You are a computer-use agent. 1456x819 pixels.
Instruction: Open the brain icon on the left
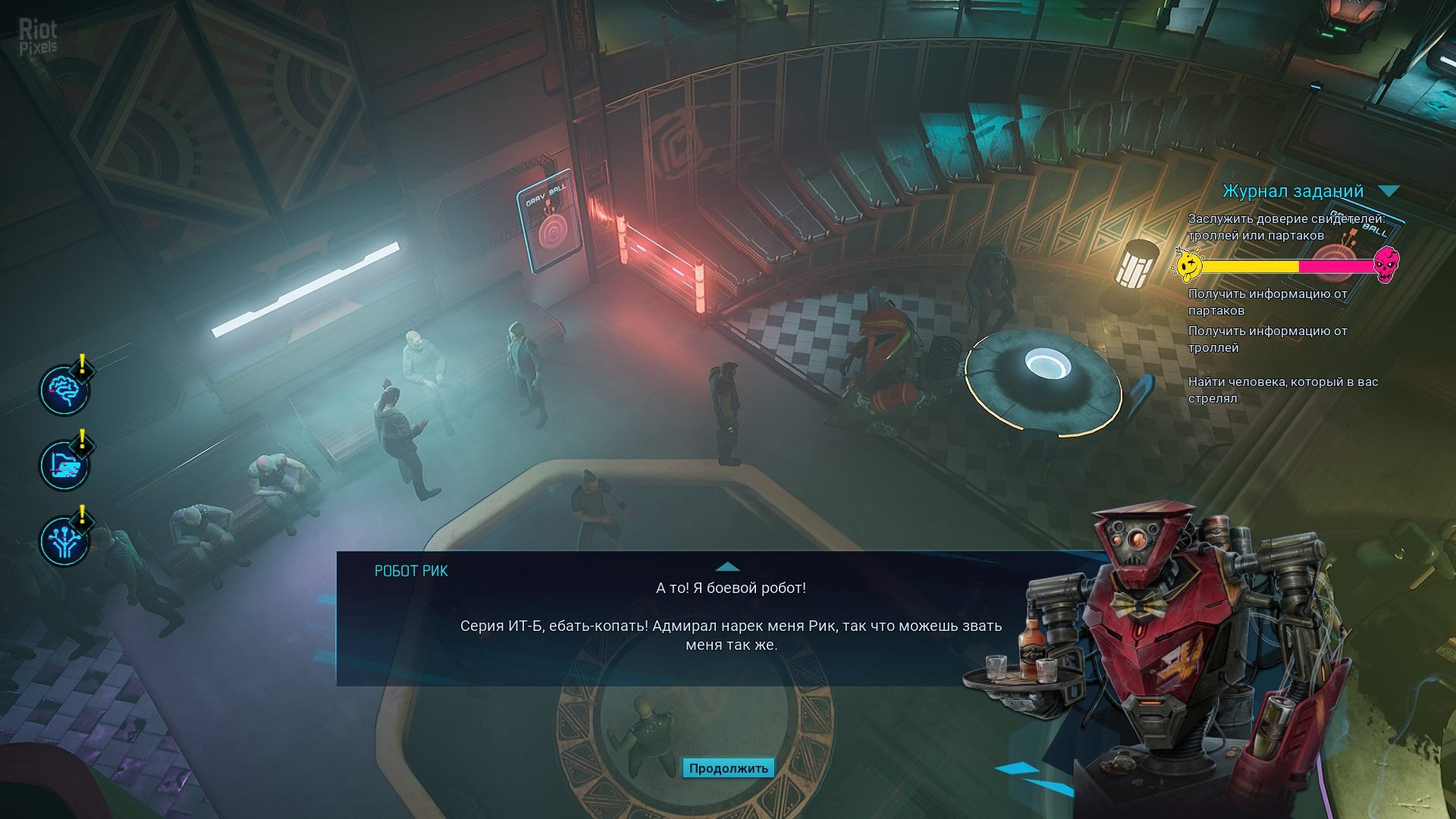click(x=64, y=390)
